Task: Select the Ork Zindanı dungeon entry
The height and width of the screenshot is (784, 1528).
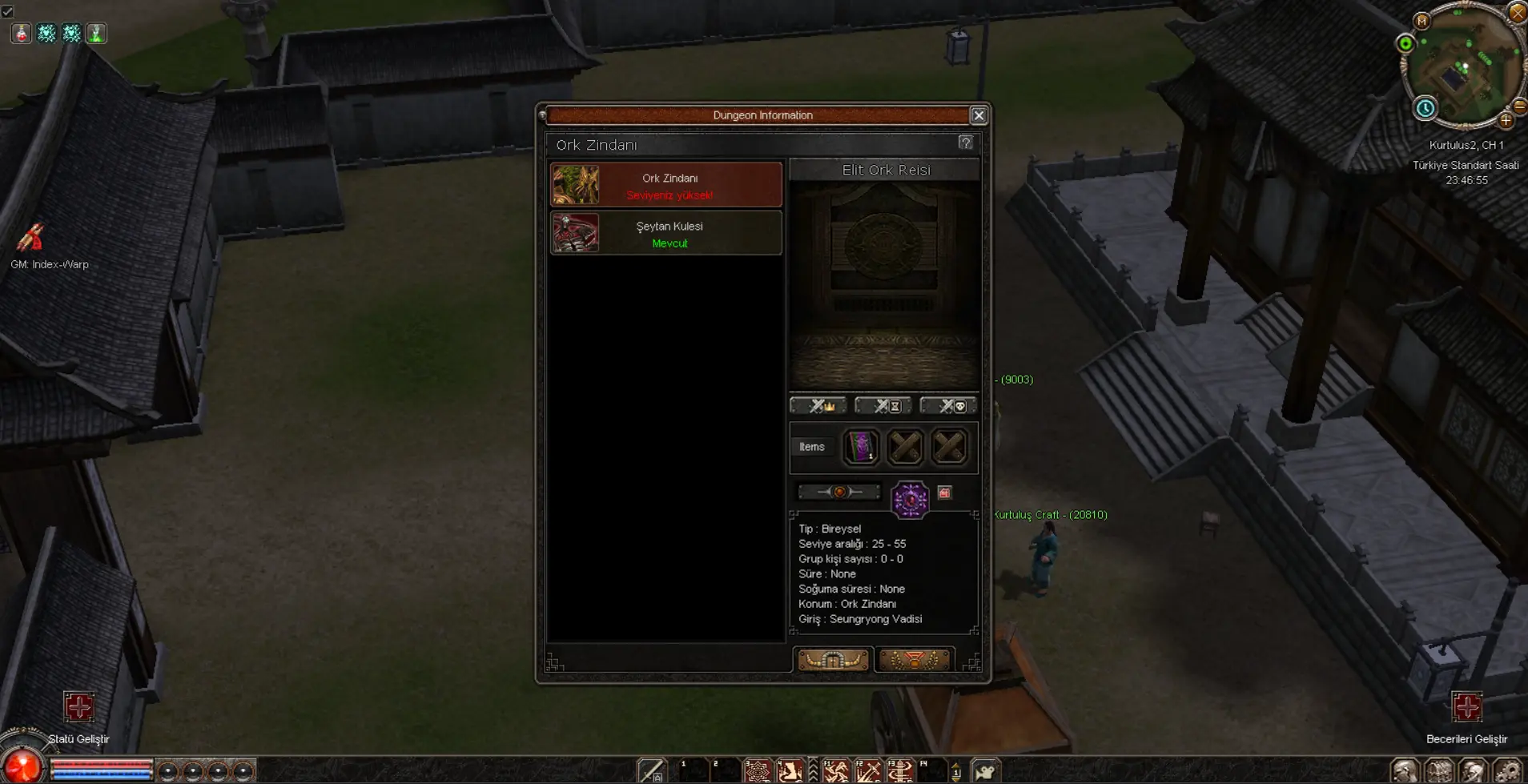Action: click(x=665, y=185)
